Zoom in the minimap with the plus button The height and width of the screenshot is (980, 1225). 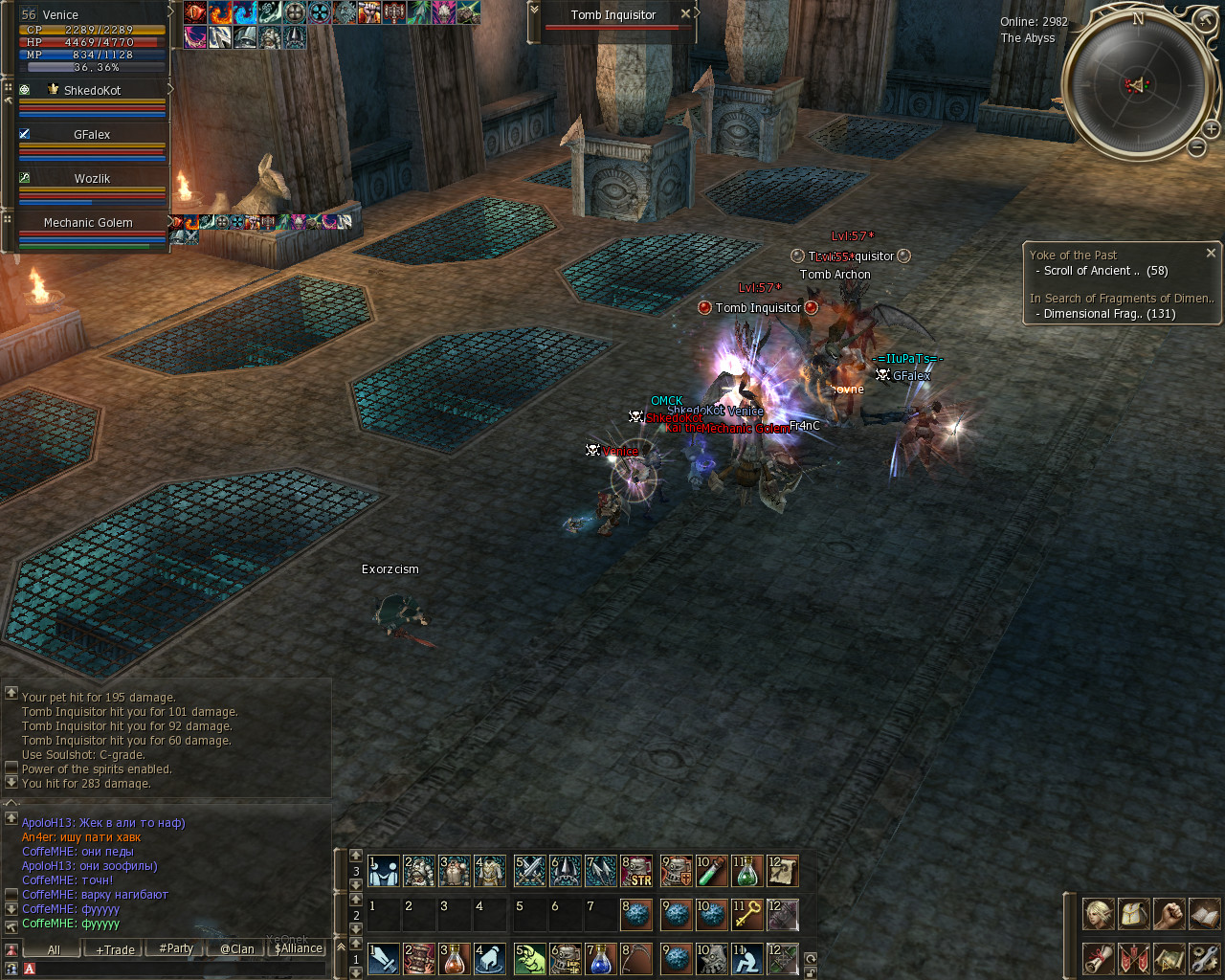(x=1211, y=129)
